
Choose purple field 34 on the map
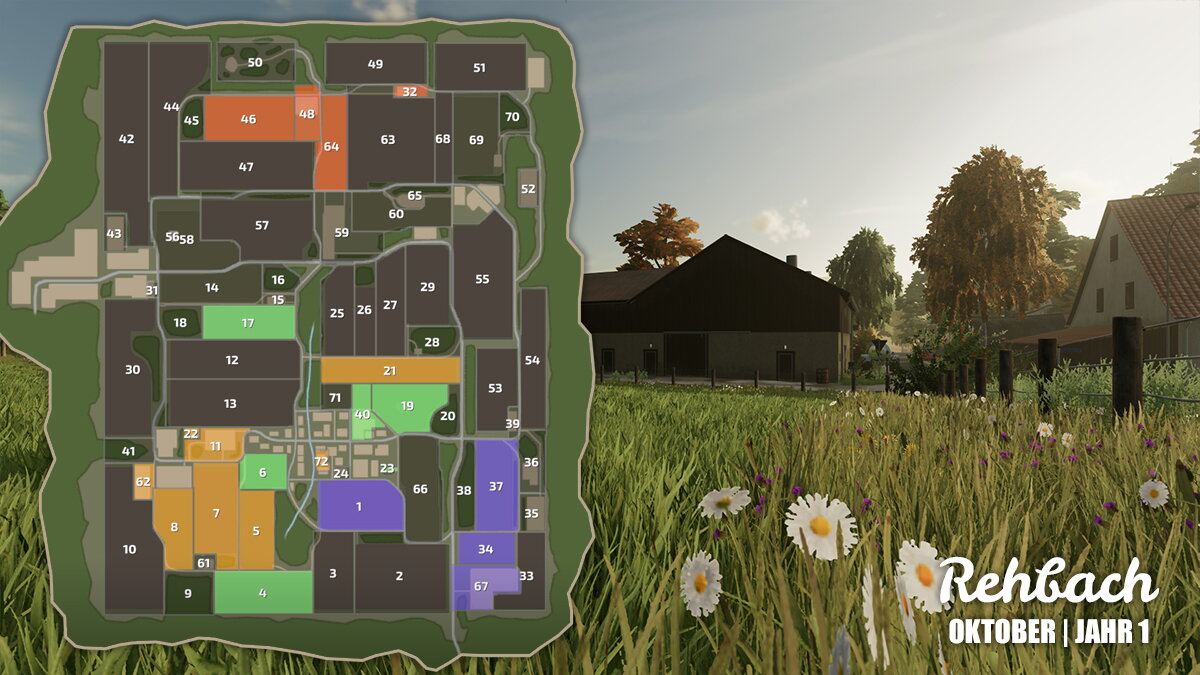point(486,549)
